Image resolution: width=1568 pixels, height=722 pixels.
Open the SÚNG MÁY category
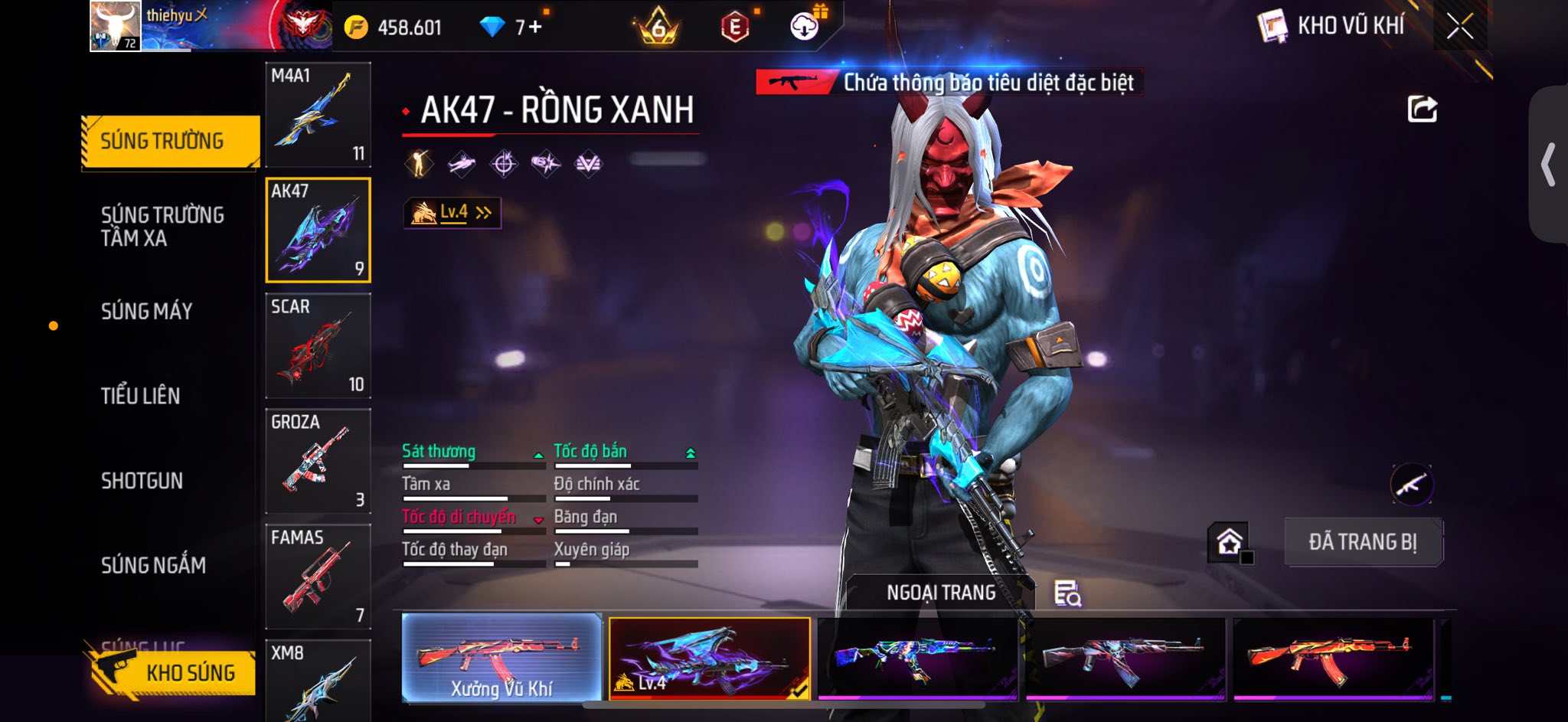point(146,311)
